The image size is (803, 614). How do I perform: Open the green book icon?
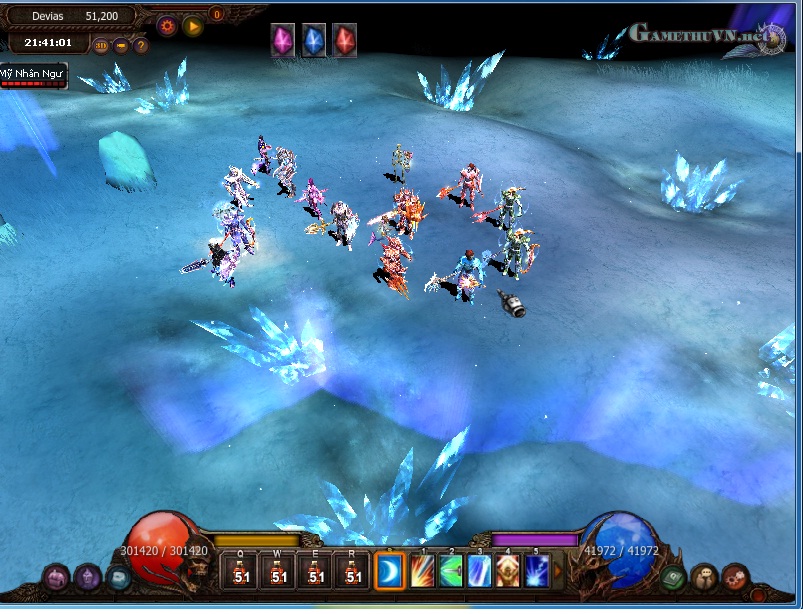(x=673, y=577)
